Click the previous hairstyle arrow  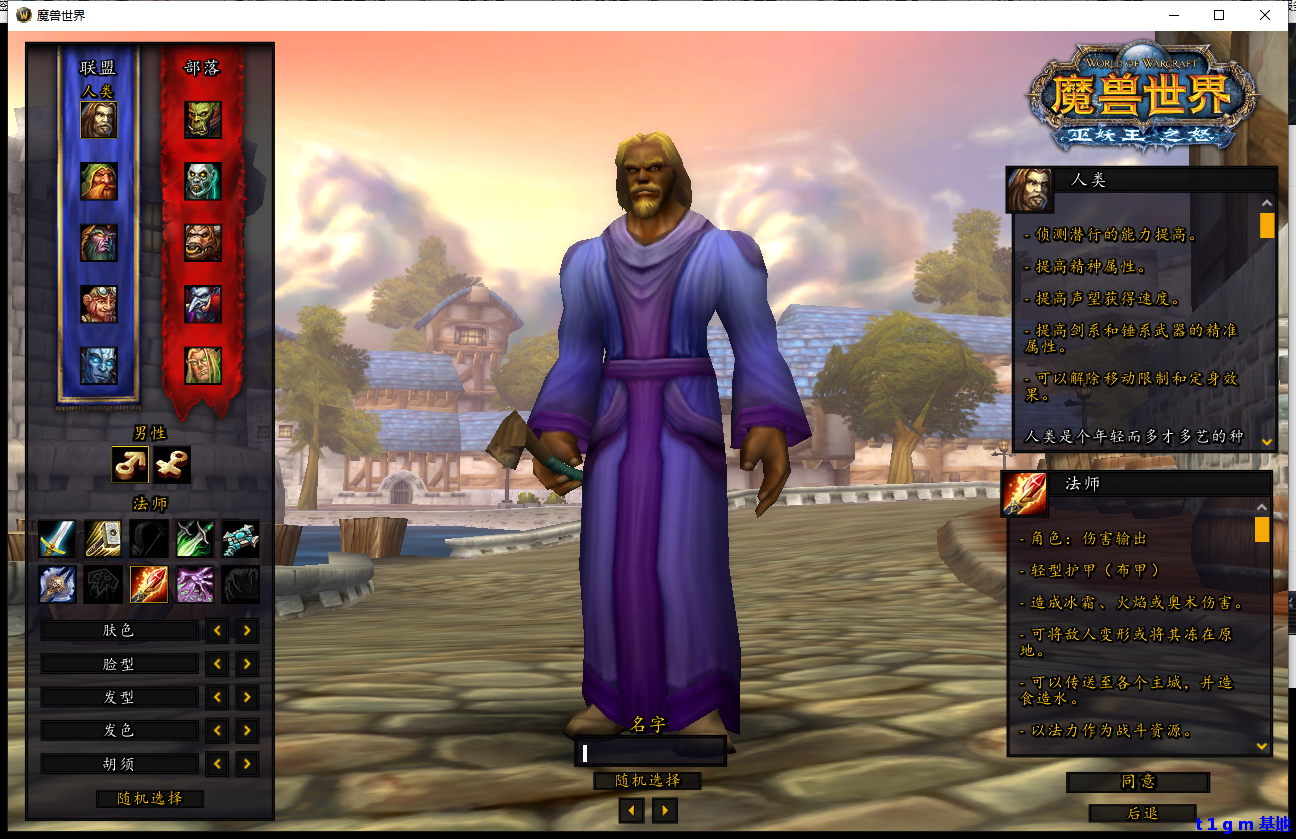(217, 697)
